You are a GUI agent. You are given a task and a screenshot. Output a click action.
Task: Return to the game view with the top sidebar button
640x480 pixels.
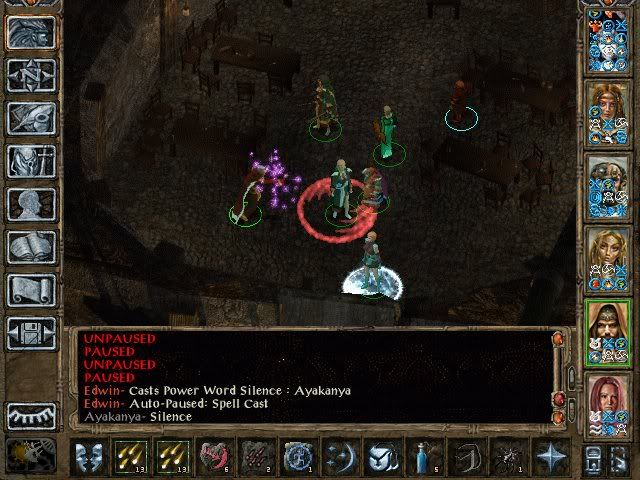pyautogui.click(x=31, y=32)
